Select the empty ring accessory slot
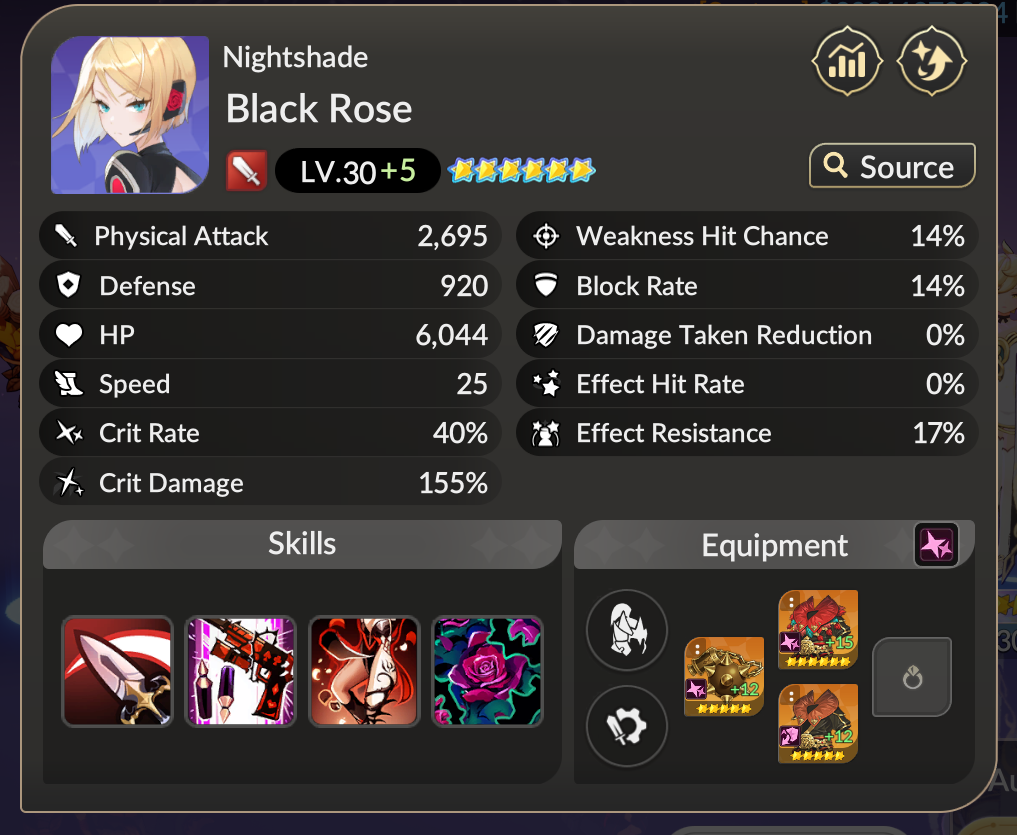 (x=912, y=677)
